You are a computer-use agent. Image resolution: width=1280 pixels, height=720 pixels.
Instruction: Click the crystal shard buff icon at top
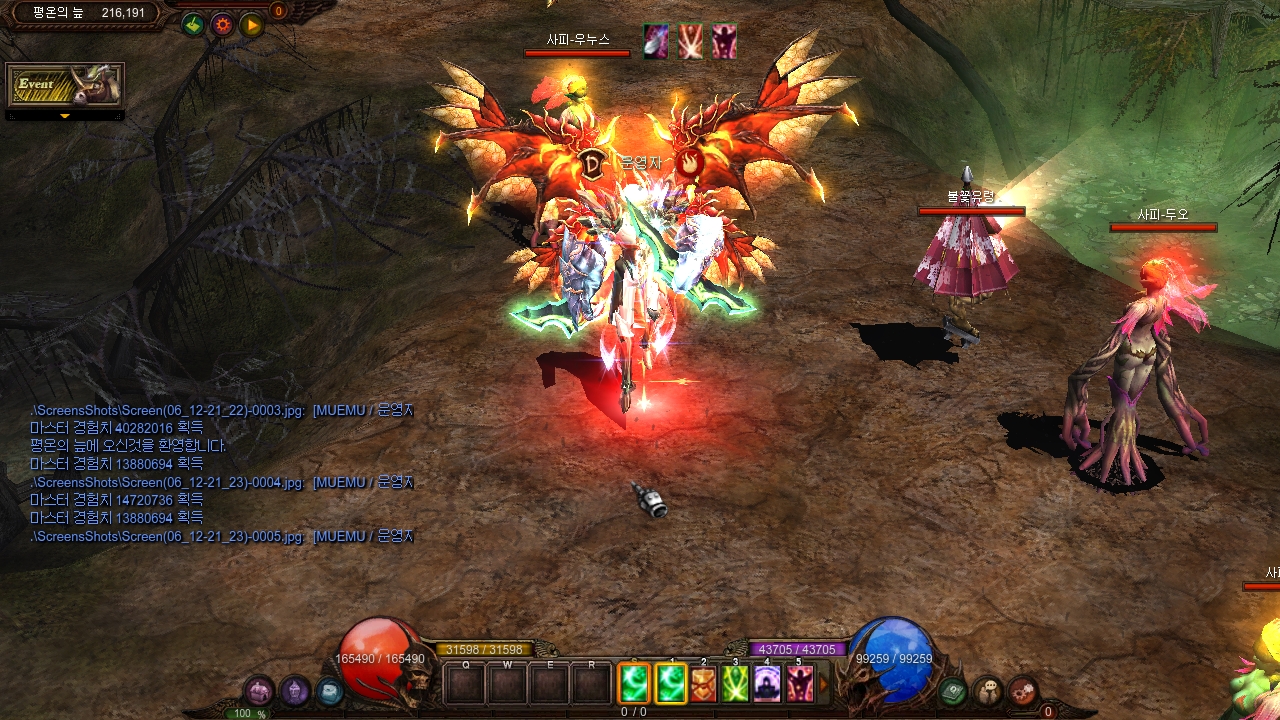tap(656, 42)
